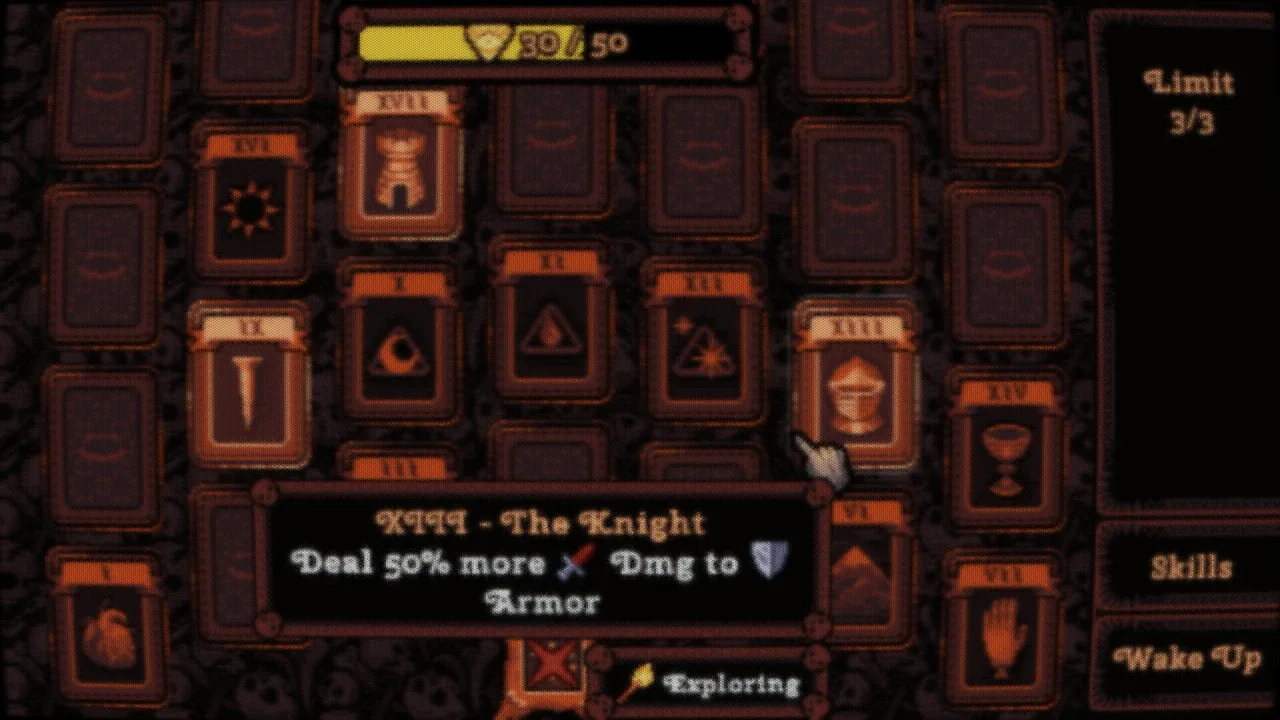The image size is (1280, 720).
Task: Click the X eye-in-triangle card
Action: click(x=400, y=343)
